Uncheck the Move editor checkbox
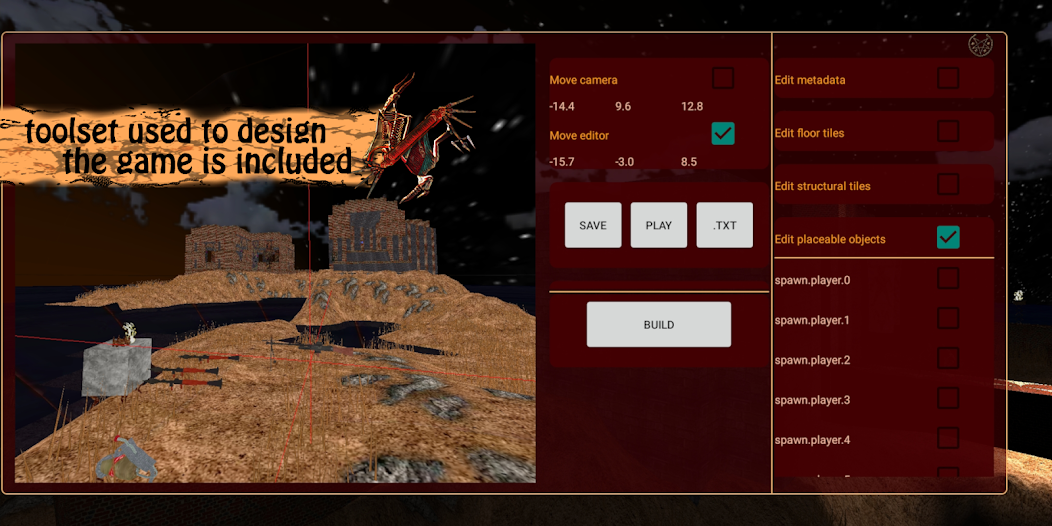The width and height of the screenshot is (1052, 526). [x=723, y=134]
